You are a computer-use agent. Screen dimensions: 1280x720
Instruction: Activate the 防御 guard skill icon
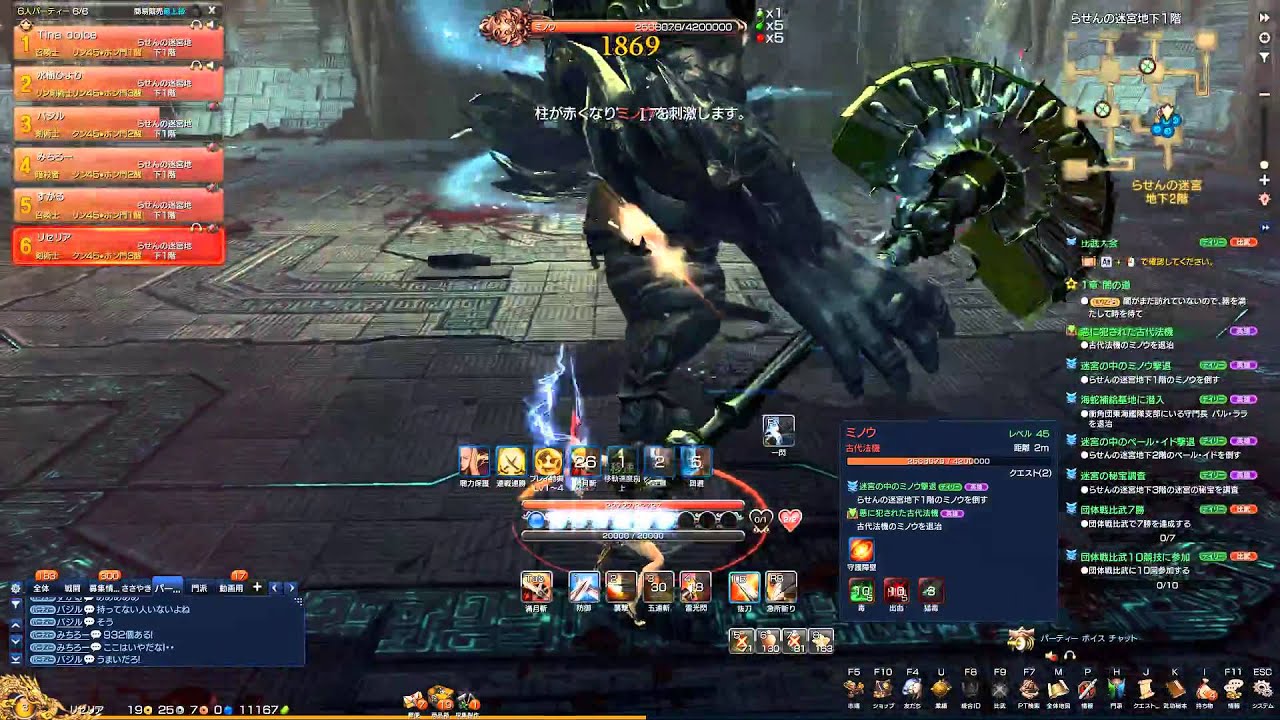click(x=584, y=588)
